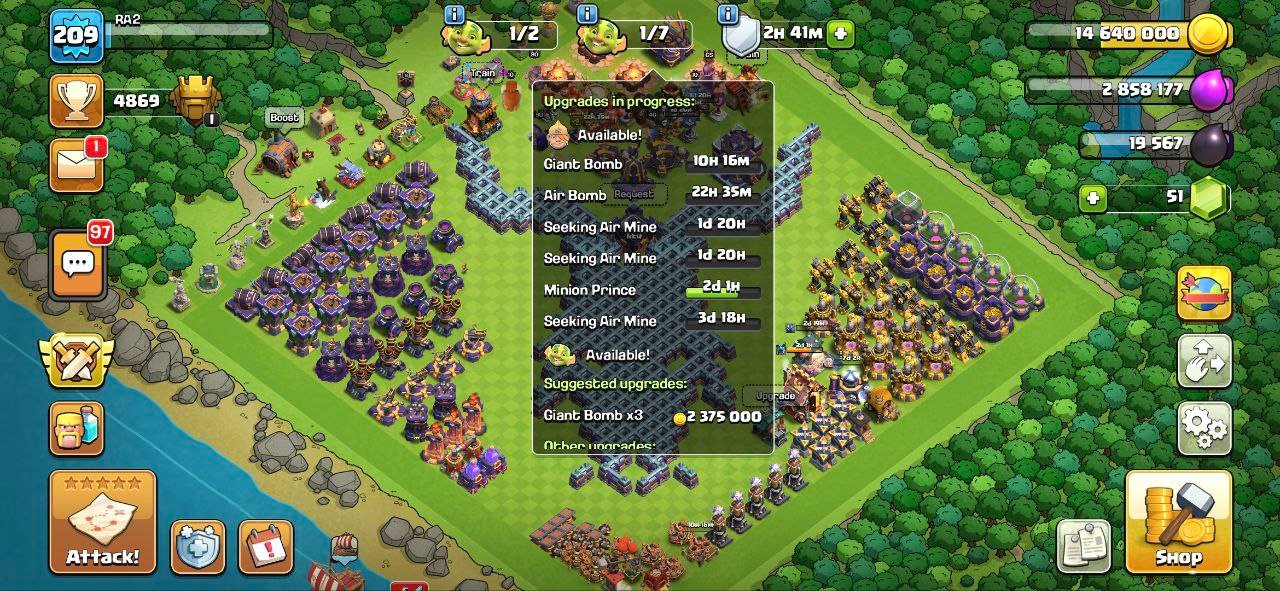Open the clipboard notes button beside Shop
Image resolution: width=1280 pixels, height=591 pixels.
pos(1084,546)
